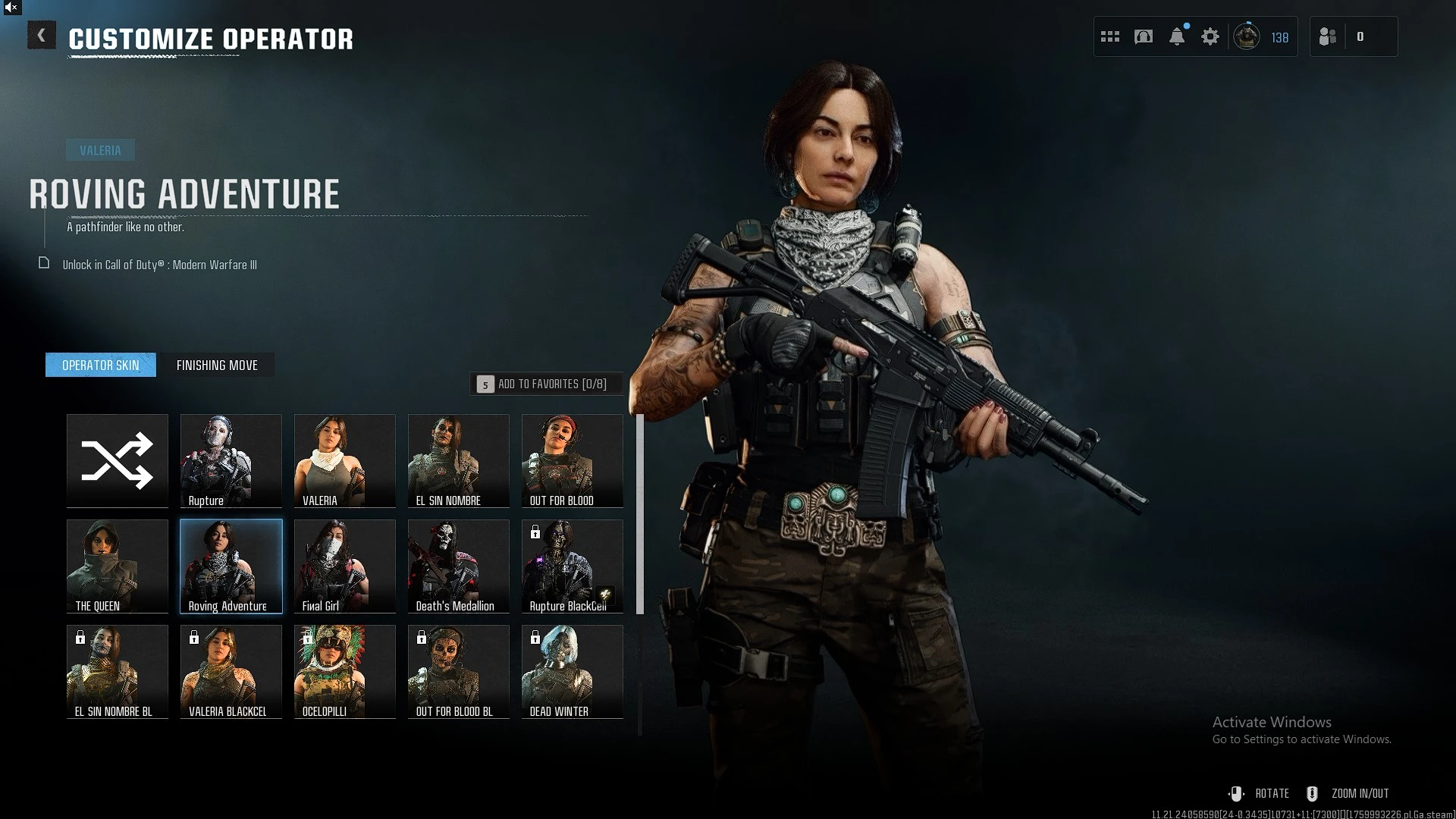The width and height of the screenshot is (1456, 819).
Task: Select the Final Girl skin
Action: pos(345,566)
